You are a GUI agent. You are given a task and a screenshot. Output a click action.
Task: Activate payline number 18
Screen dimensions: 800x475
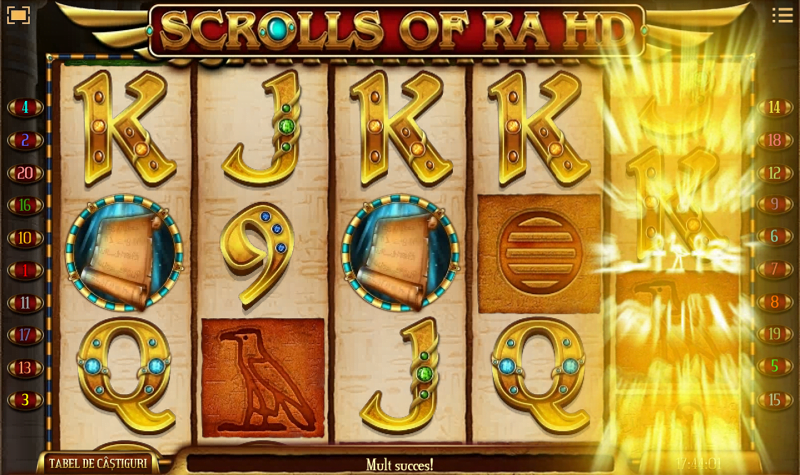coord(774,140)
